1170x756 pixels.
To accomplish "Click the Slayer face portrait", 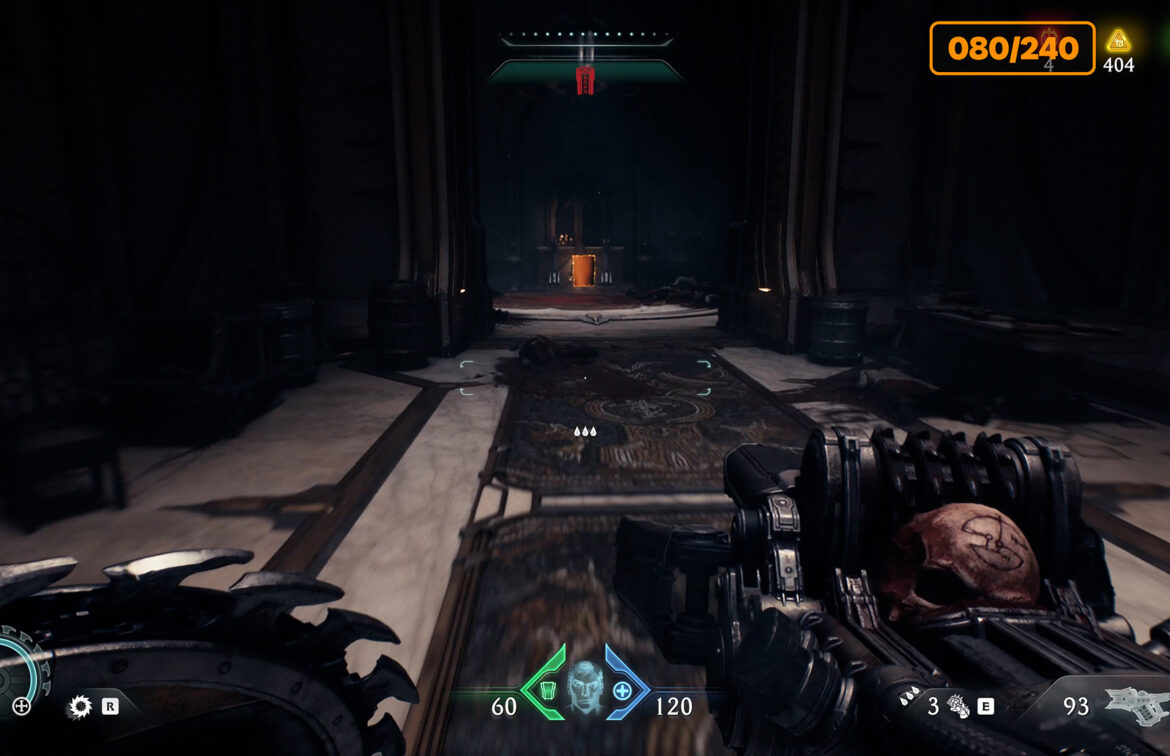I will point(585,684).
